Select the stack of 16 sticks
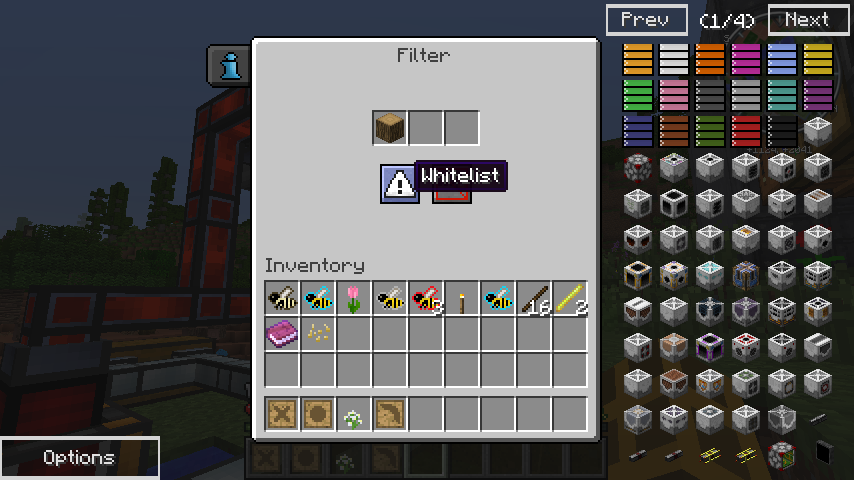854x480 pixels. tap(534, 298)
